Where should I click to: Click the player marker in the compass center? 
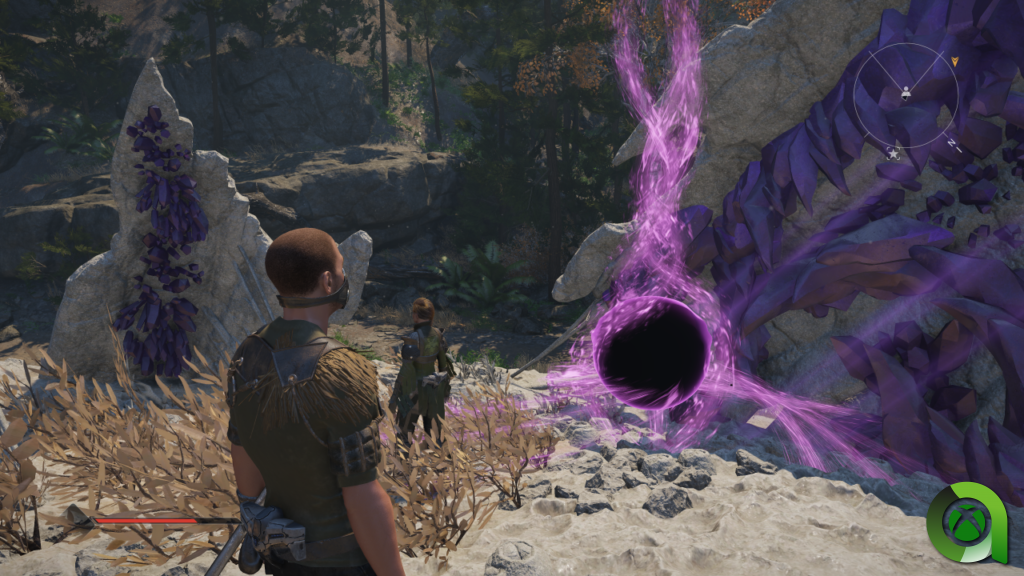906,94
